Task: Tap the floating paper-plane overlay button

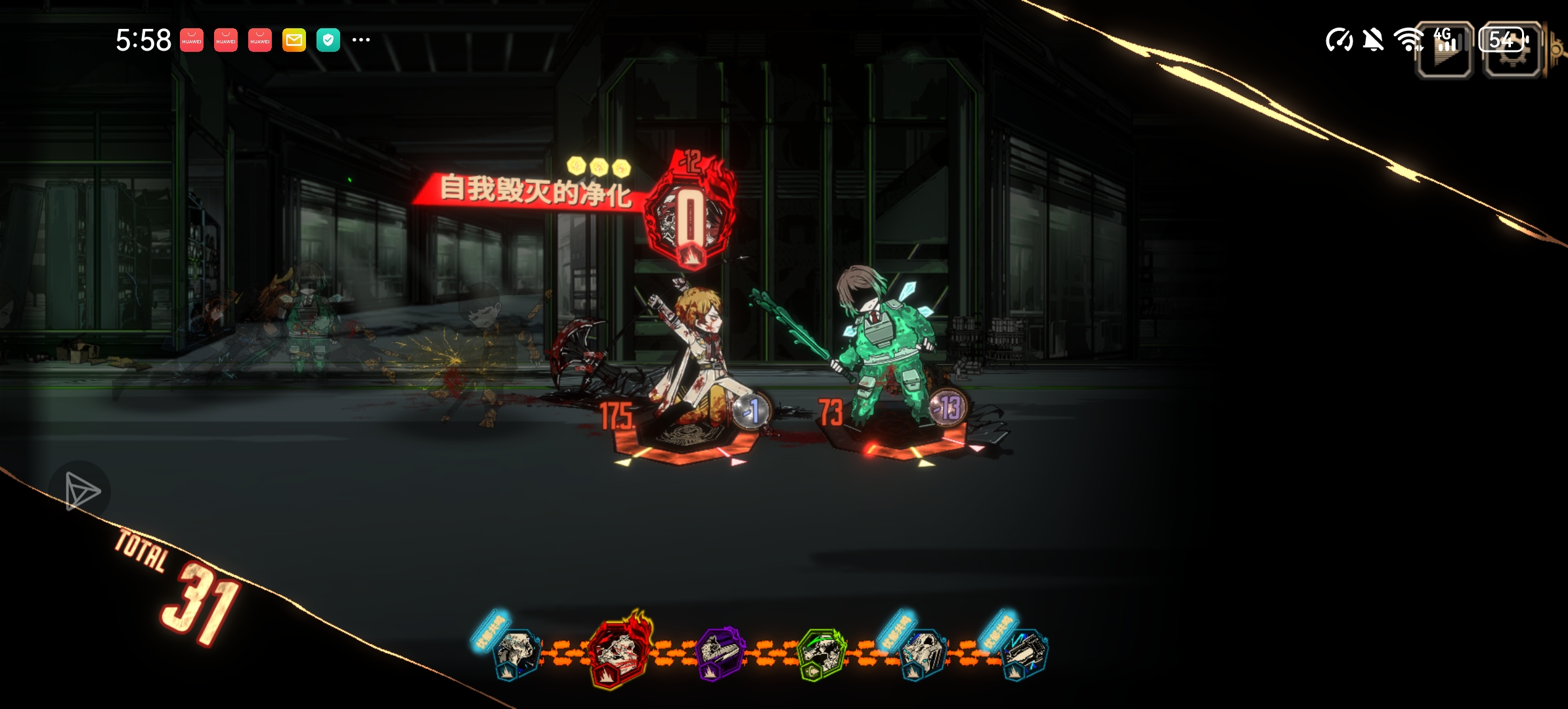Action: point(80,492)
